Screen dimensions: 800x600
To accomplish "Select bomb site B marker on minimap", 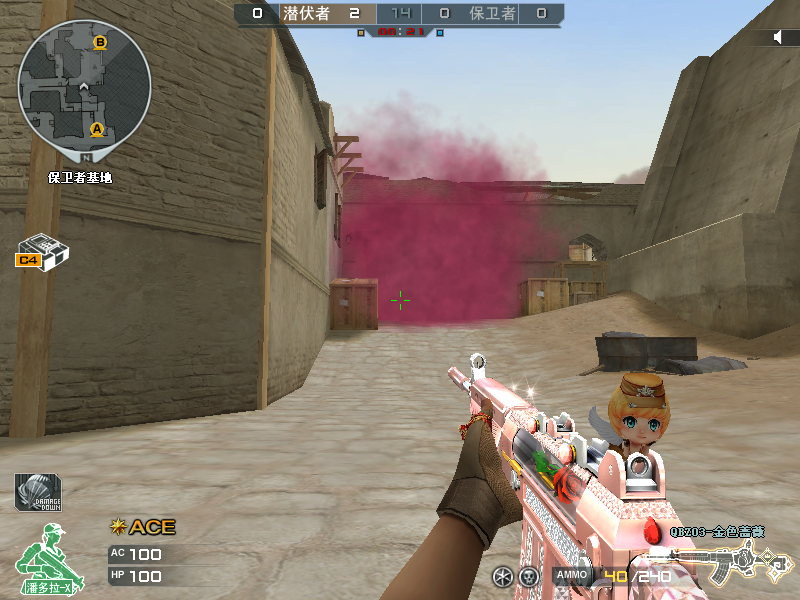I will coord(100,43).
